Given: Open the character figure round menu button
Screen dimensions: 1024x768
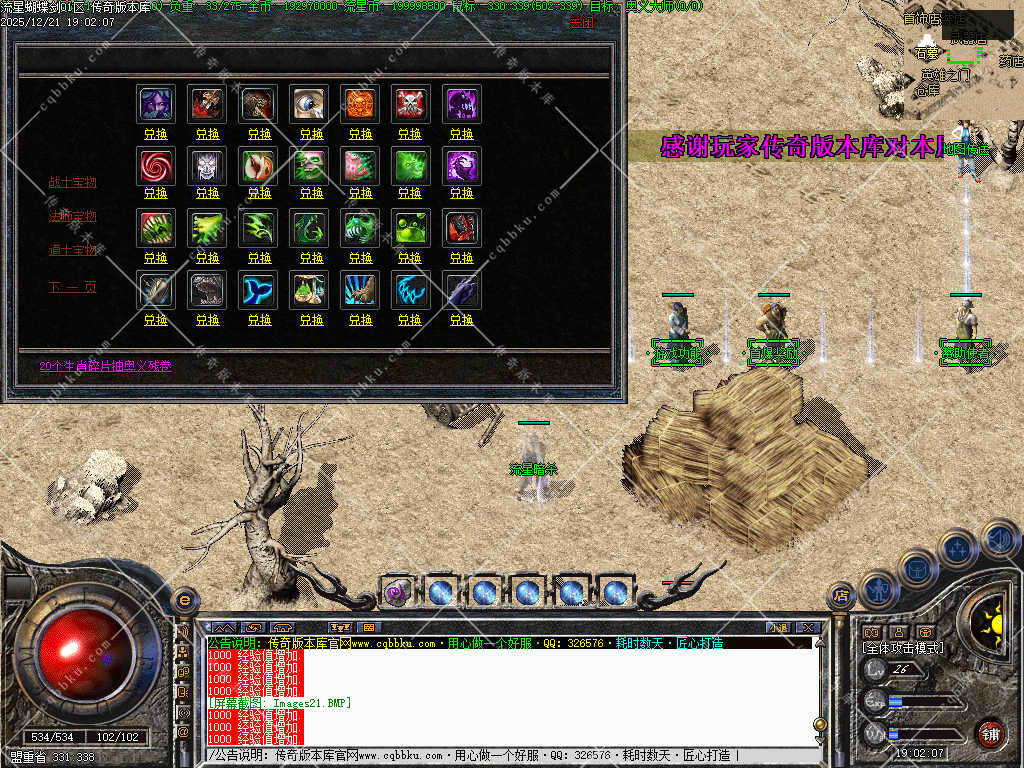Looking at the screenshot, I should [x=877, y=589].
